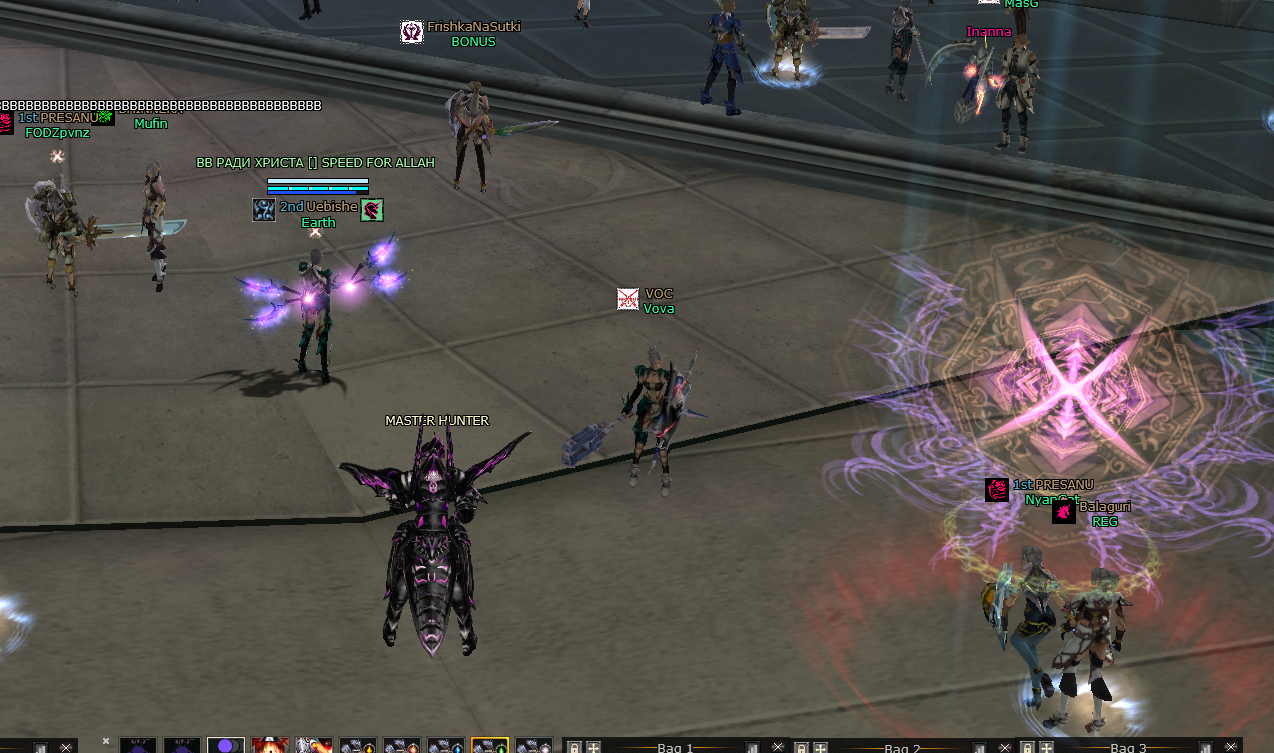
Task: Click the bars icon on Bag 3 header
Action: click(x=1206, y=747)
